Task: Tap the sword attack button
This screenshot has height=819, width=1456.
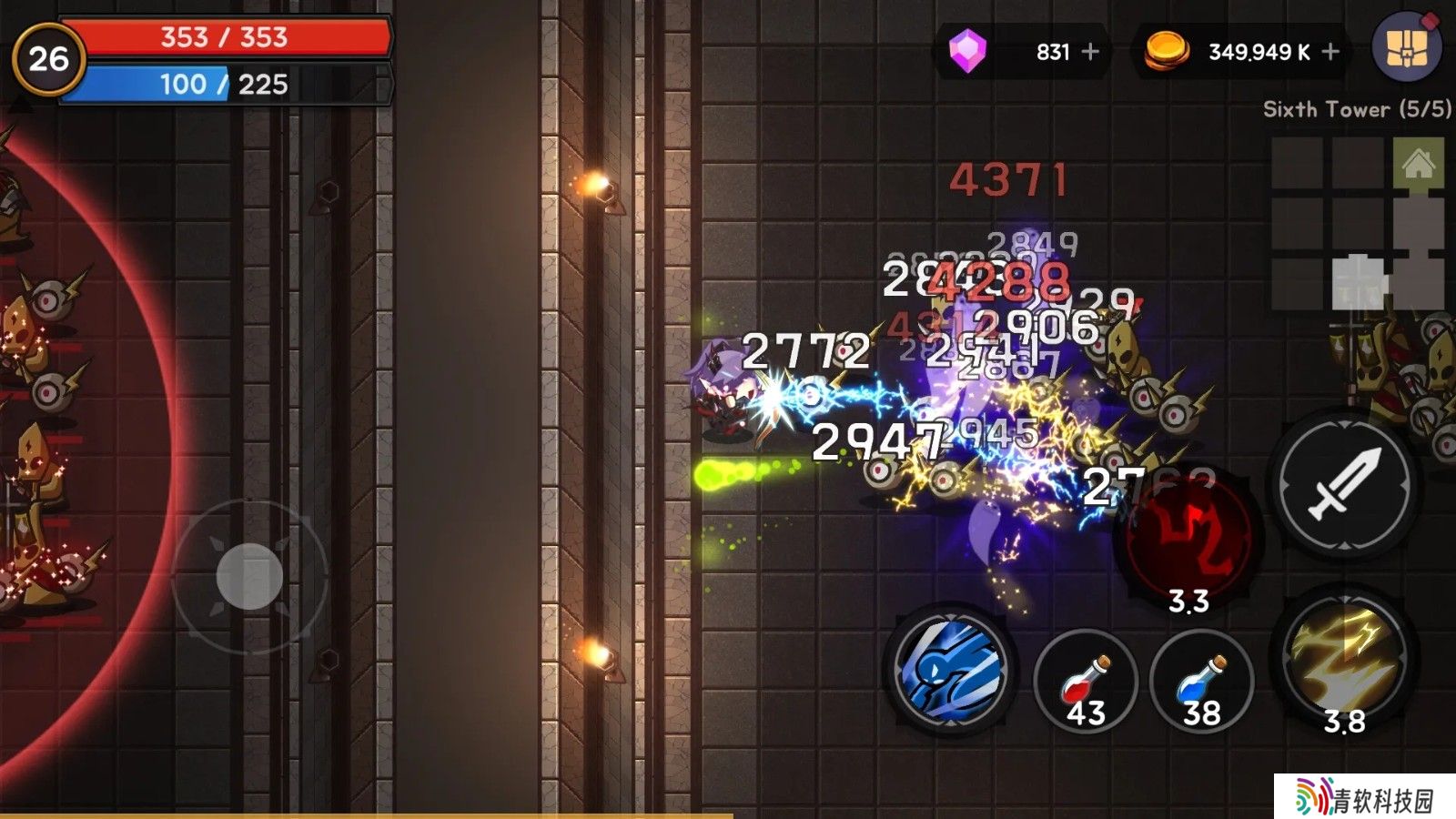Action: [1345, 484]
